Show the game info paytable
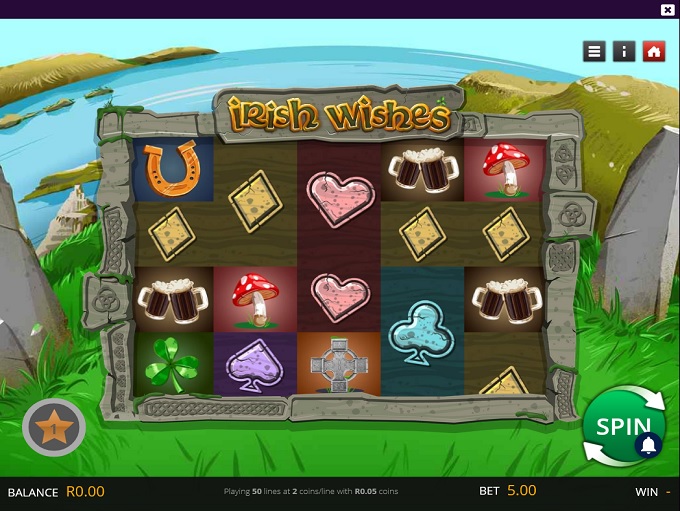 [624, 51]
